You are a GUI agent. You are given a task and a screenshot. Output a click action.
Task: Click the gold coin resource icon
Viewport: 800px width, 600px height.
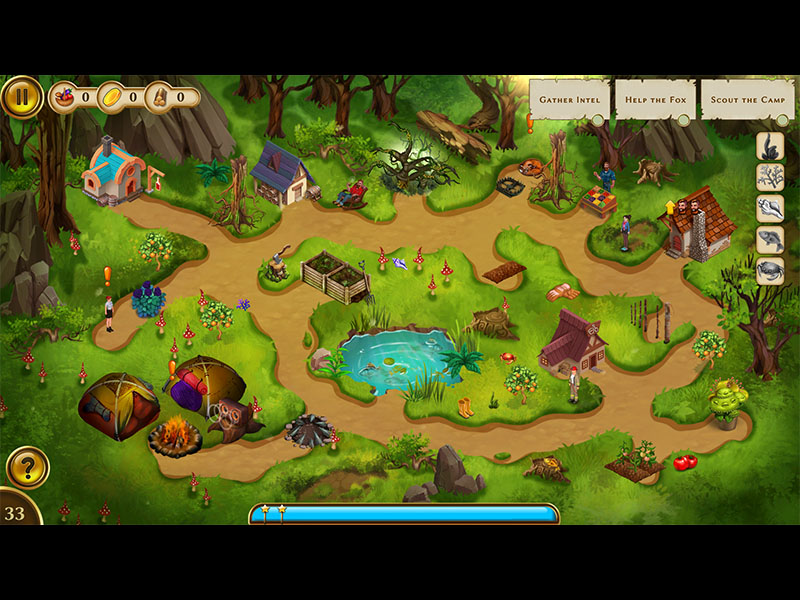(x=112, y=97)
